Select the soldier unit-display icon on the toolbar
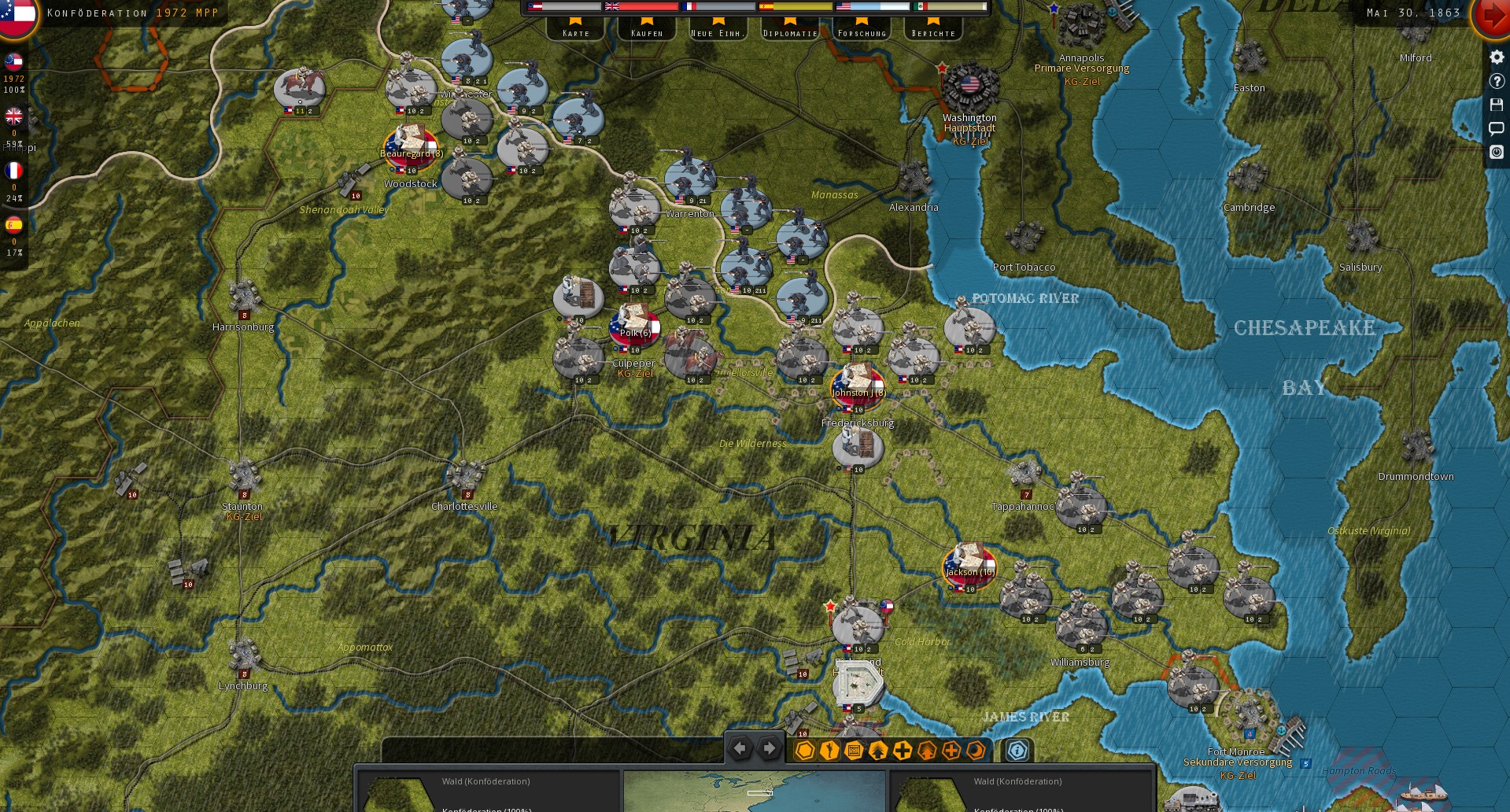 point(829,751)
